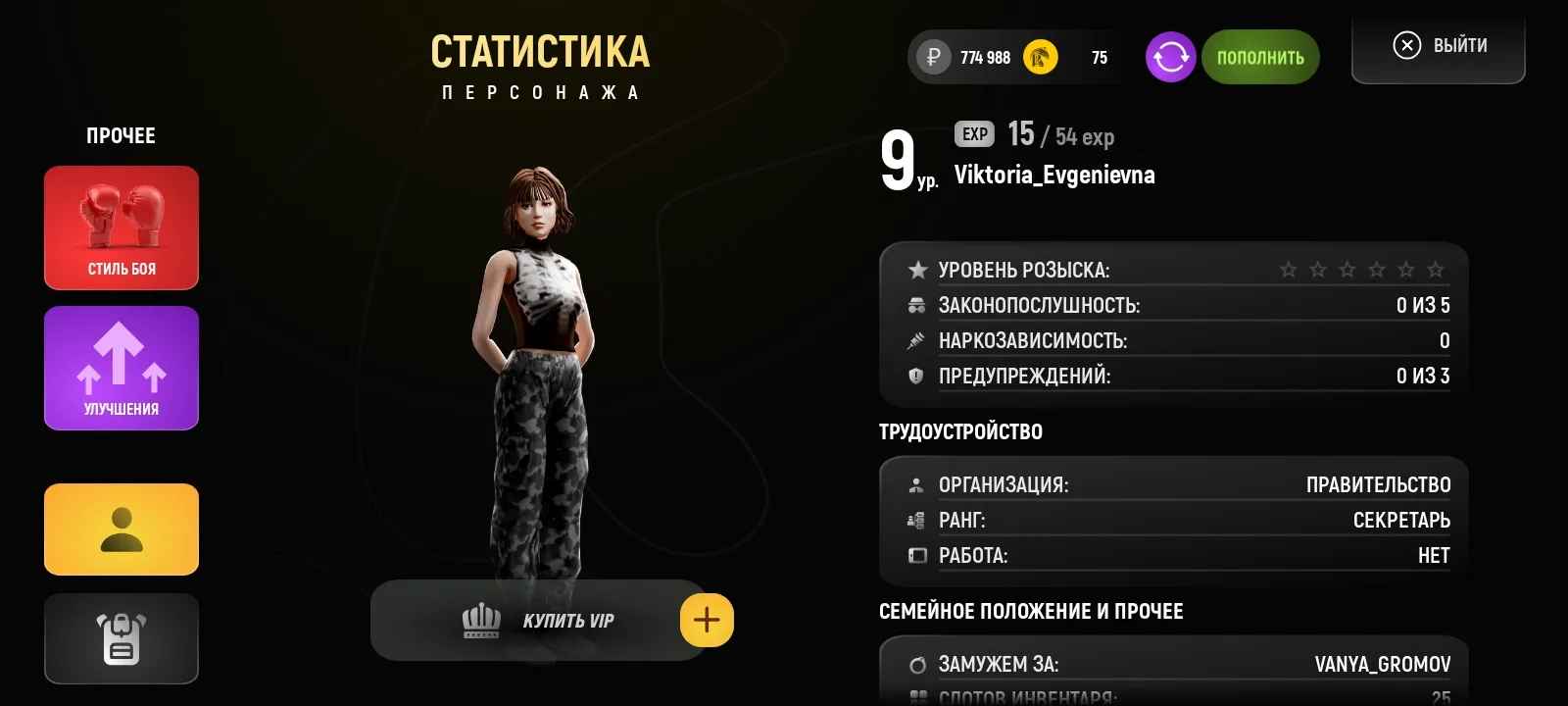Exit via the ВЫЙТИ button
Viewport: 1568px width, 706px height.
coord(1439,46)
